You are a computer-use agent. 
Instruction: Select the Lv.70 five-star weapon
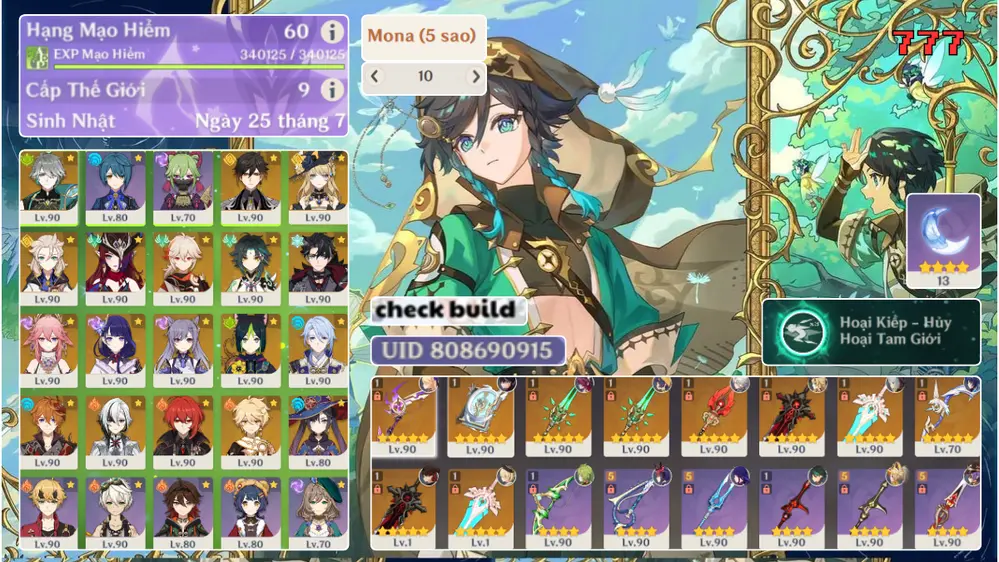coord(946,413)
